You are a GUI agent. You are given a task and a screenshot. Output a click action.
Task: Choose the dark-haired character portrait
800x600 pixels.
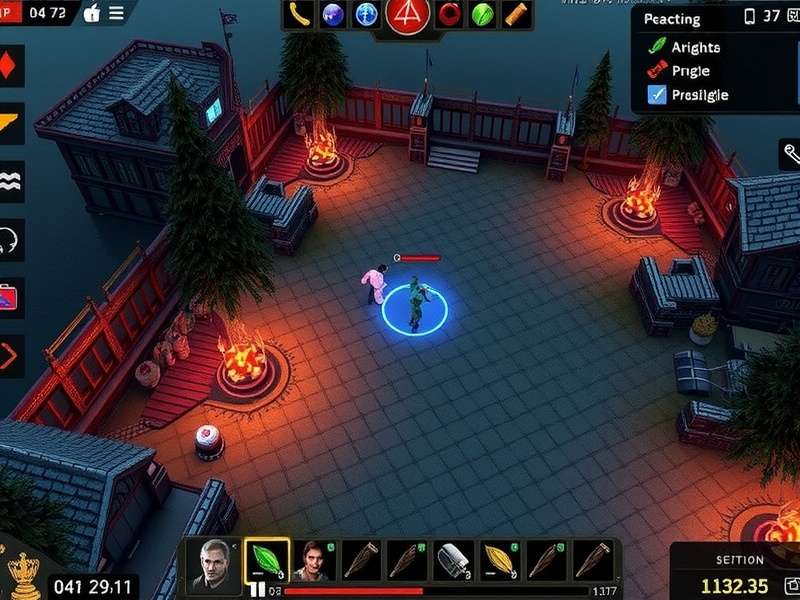[313, 561]
